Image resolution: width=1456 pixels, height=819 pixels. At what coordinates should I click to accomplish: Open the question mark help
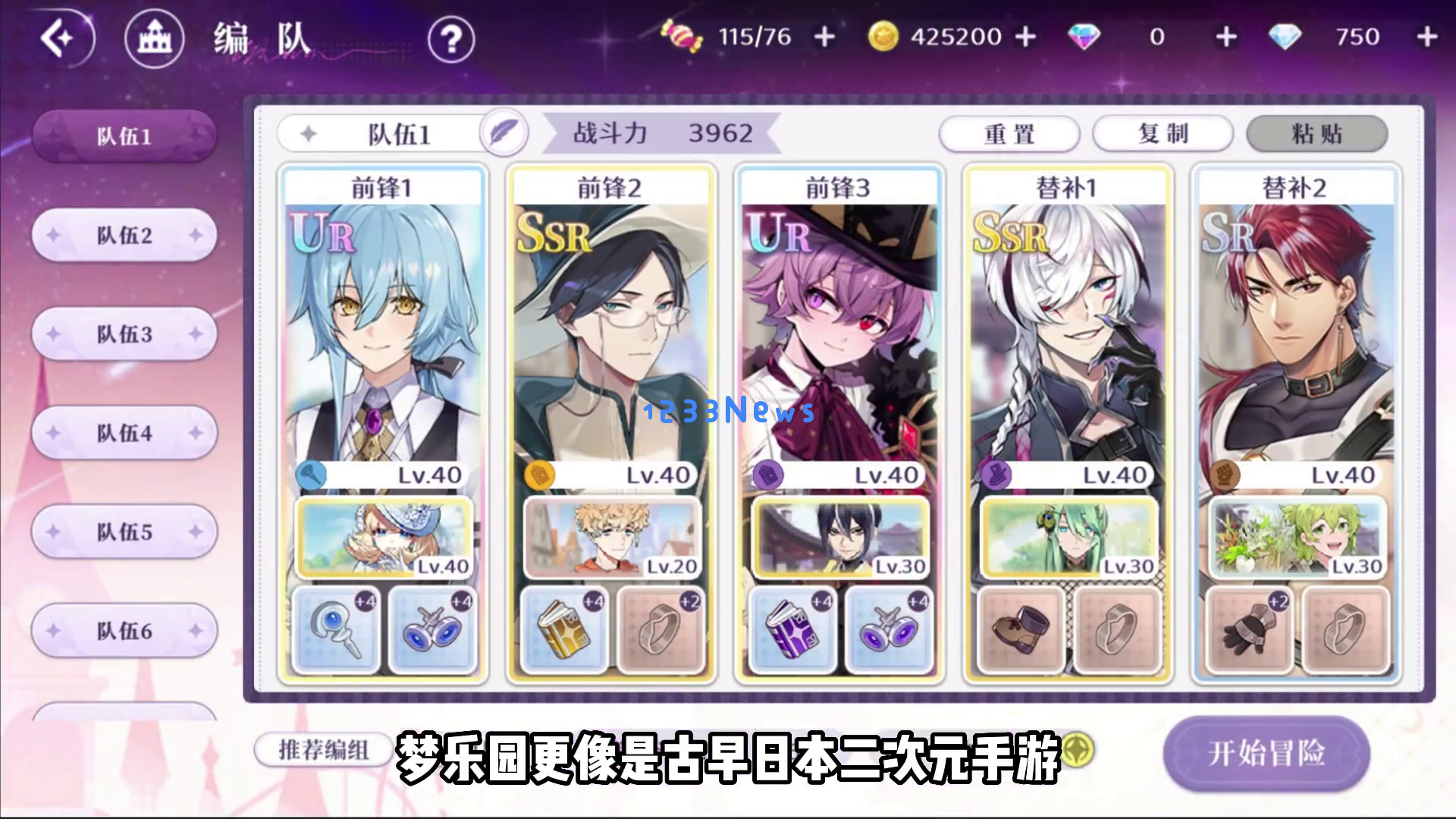tap(451, 39)
